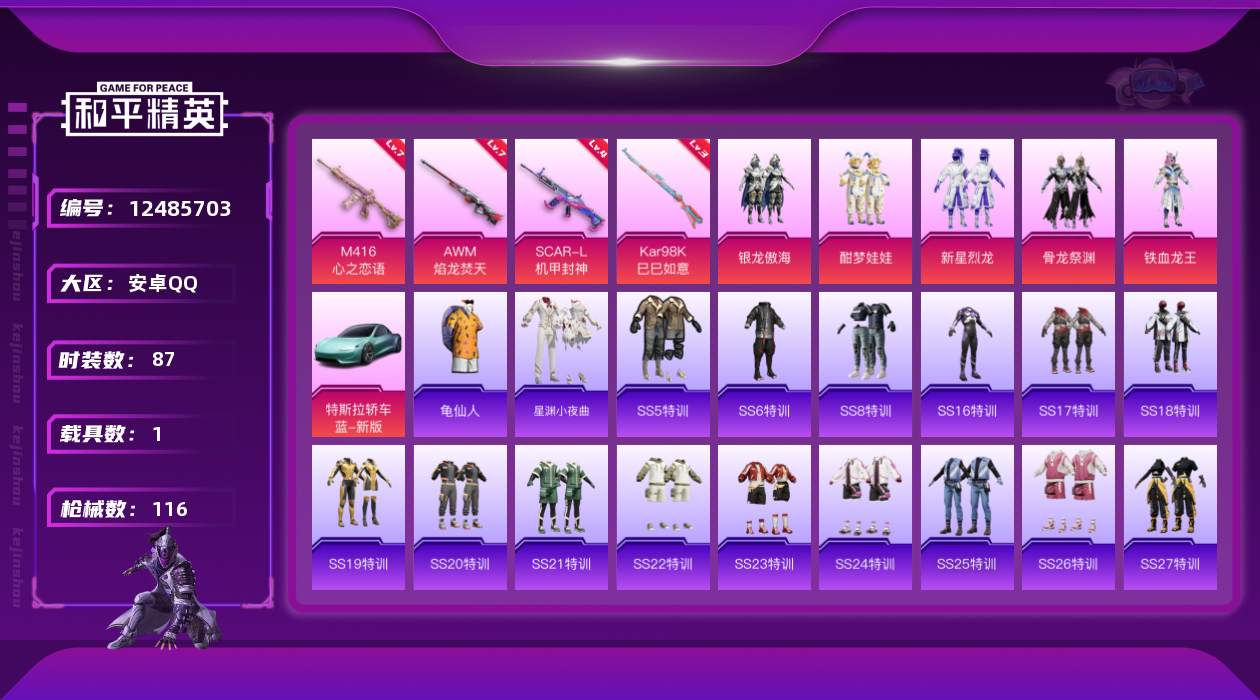Pick the SS17特训 outfit card
The width and height of the screenshot is (1260, 700).
tap(1068, 364)
